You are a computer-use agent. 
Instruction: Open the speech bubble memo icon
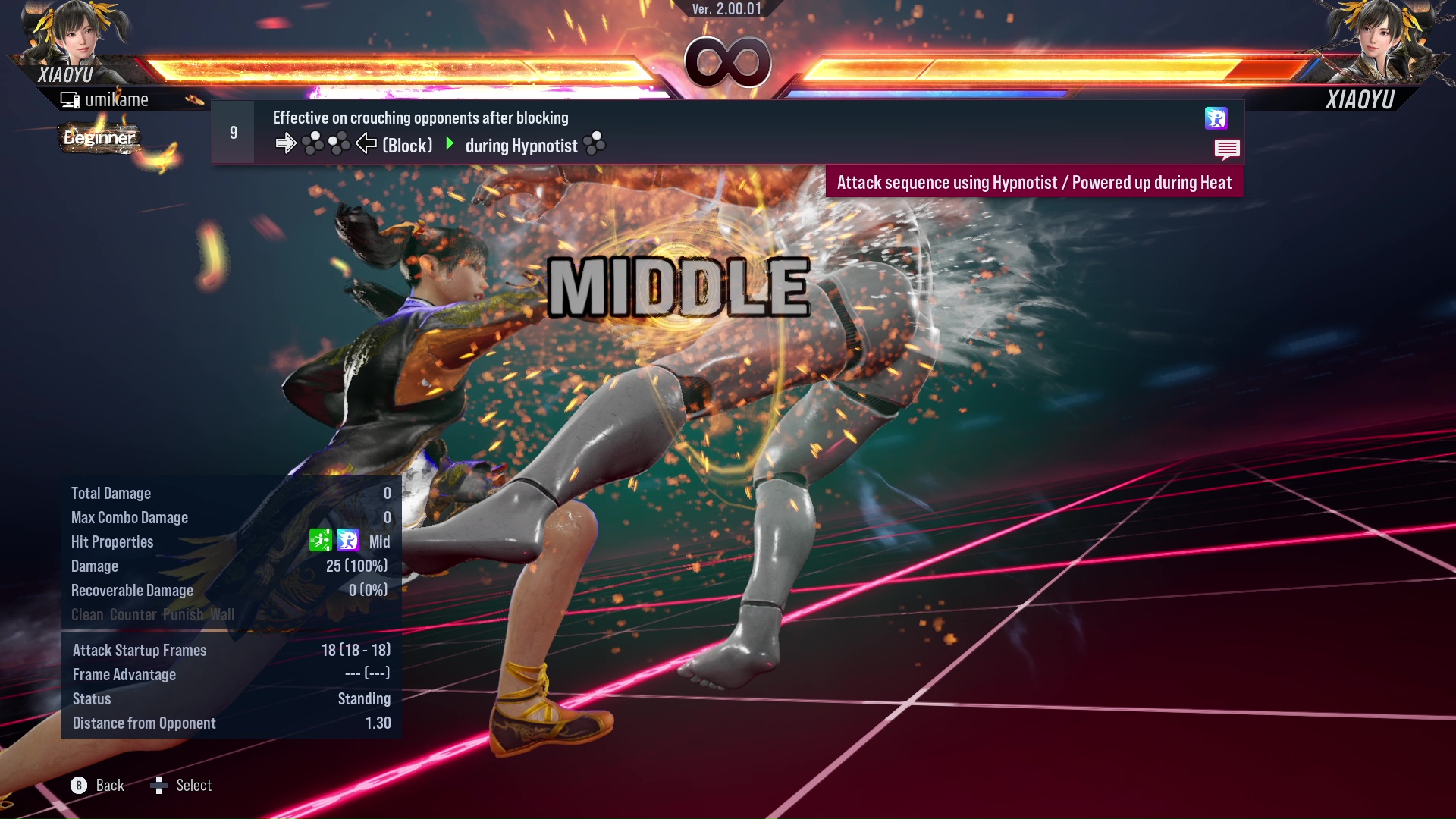[1228, 149]
